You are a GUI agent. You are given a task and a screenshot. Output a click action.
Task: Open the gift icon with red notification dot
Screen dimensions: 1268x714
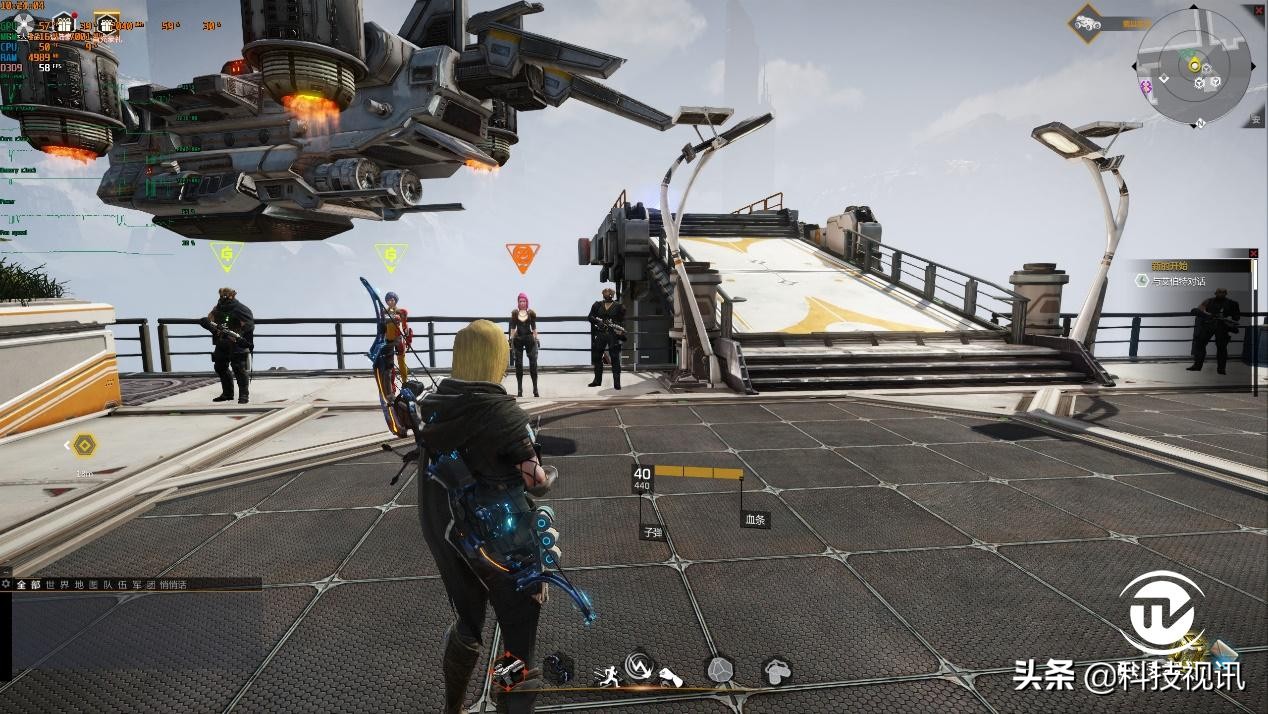point(64,22)
